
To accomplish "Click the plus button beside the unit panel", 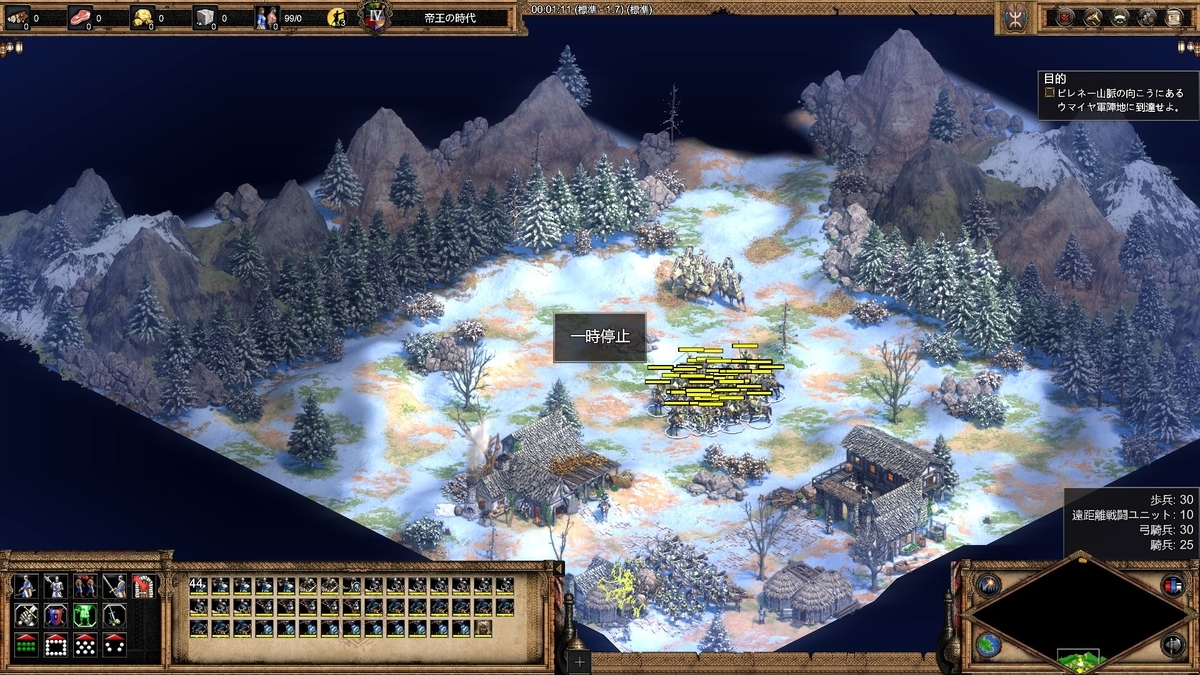I will 579,661.
